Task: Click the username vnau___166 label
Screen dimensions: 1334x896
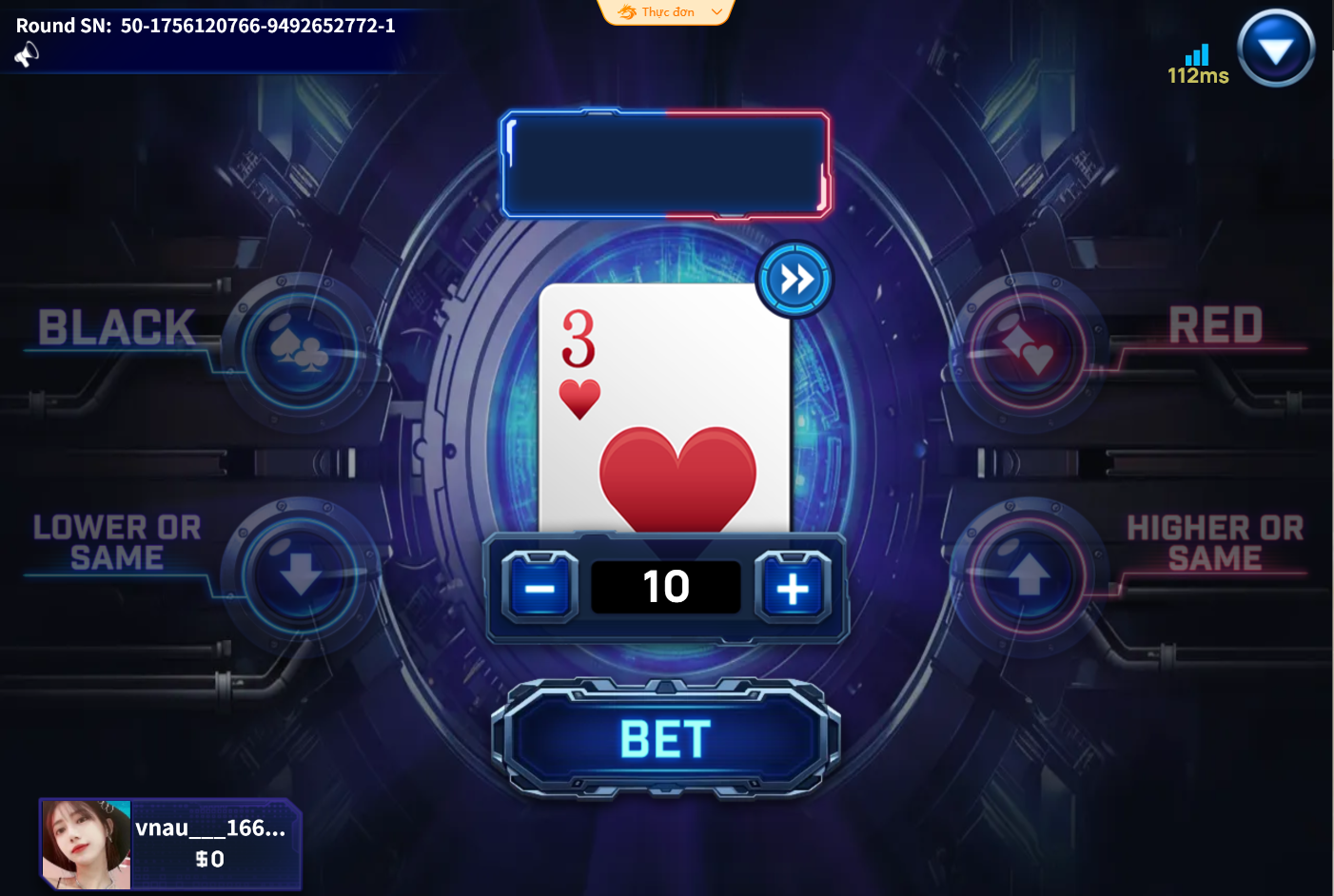Action: pyautogui.click(x=211, y=828)
